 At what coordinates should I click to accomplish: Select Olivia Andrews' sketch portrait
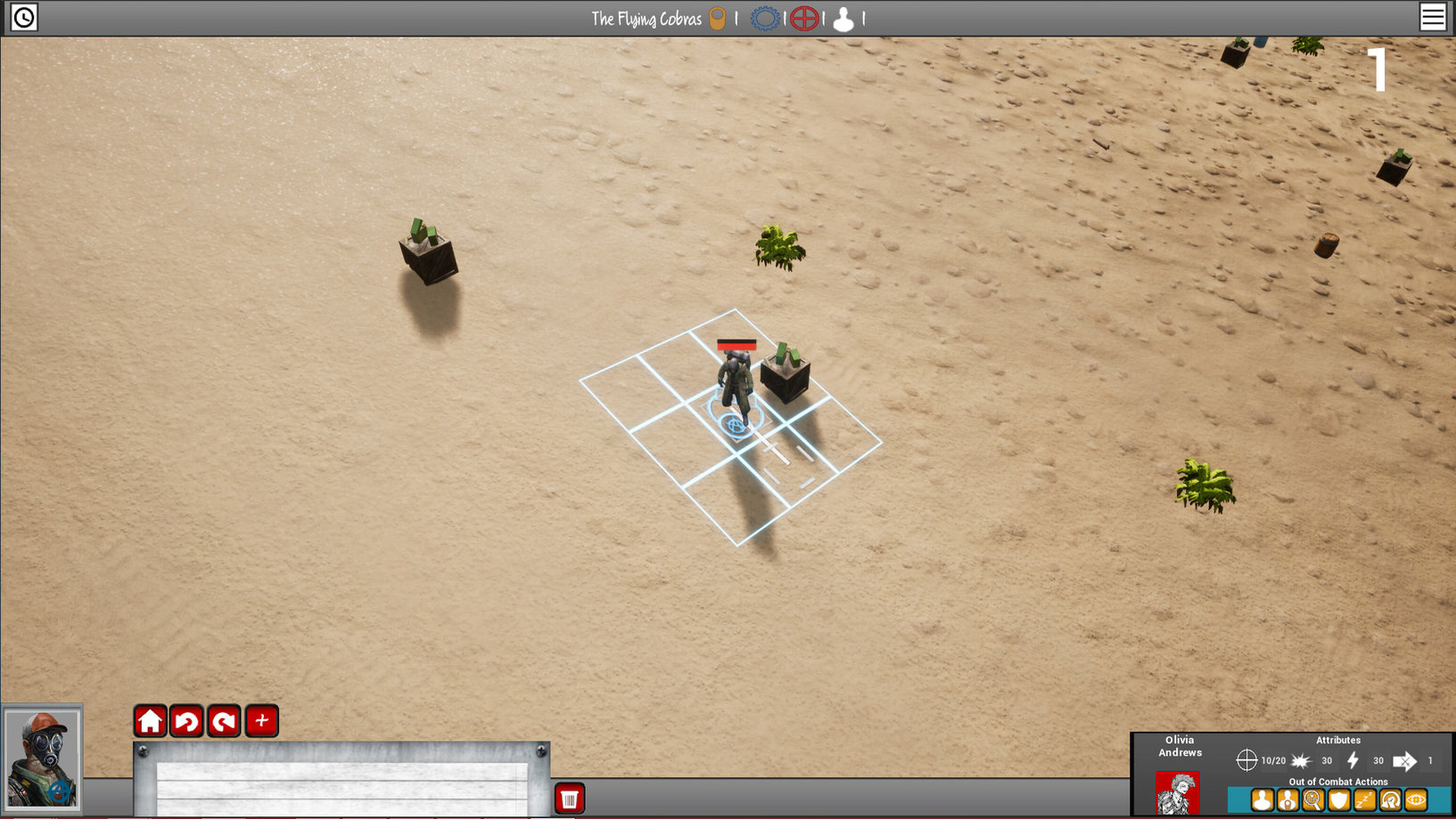pos(1178,792)
